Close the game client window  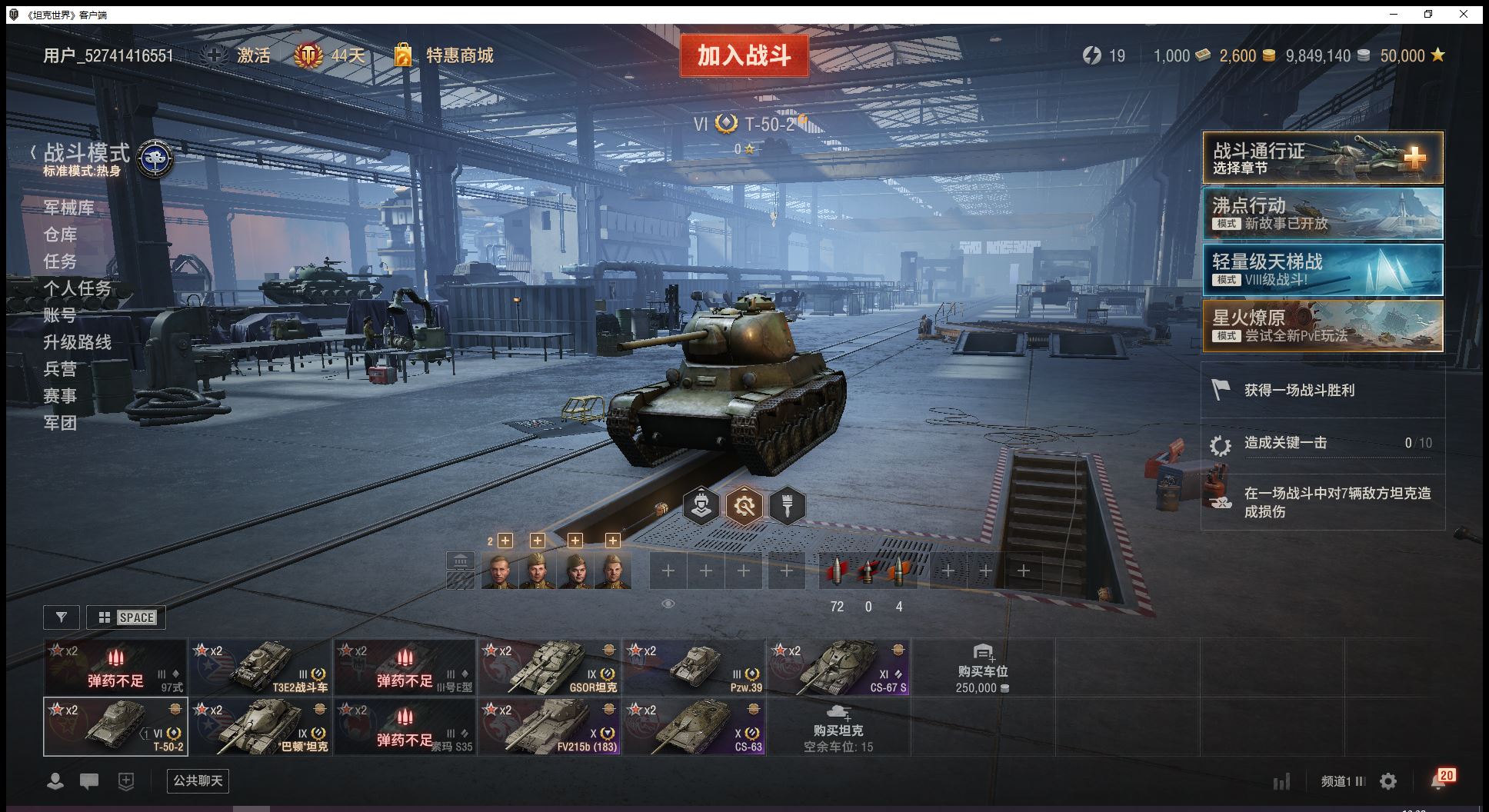pos(1464,14)
